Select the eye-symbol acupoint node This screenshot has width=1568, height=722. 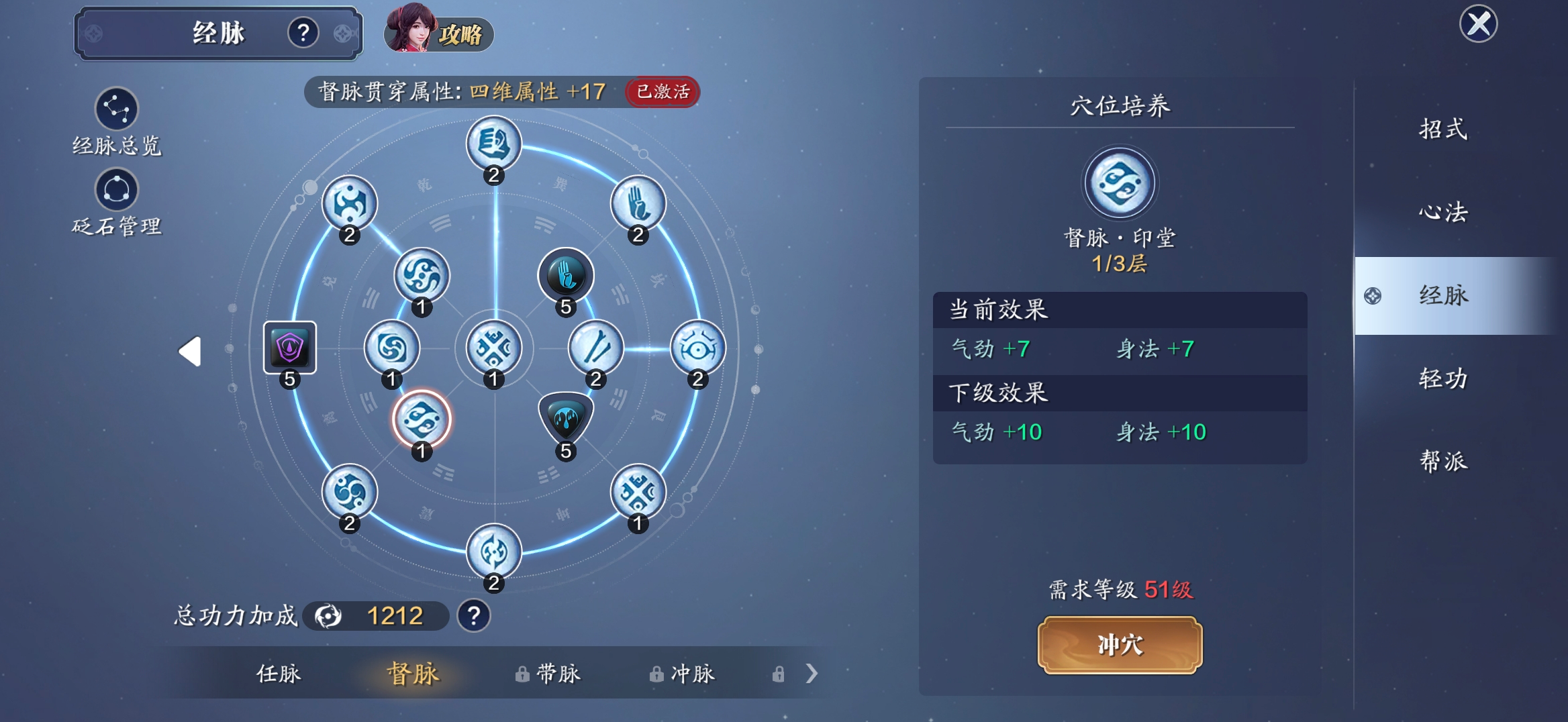point(697,348)
